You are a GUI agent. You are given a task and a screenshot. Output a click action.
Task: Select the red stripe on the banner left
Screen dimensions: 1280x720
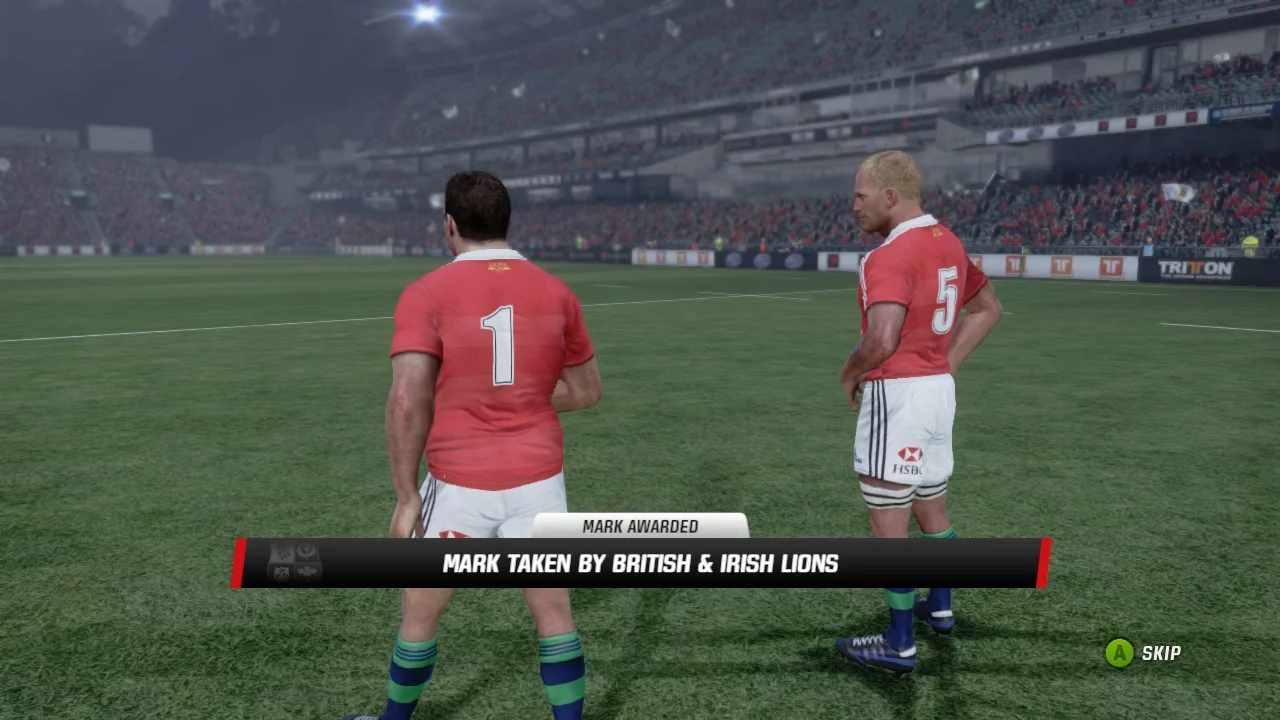coord(240,560)
